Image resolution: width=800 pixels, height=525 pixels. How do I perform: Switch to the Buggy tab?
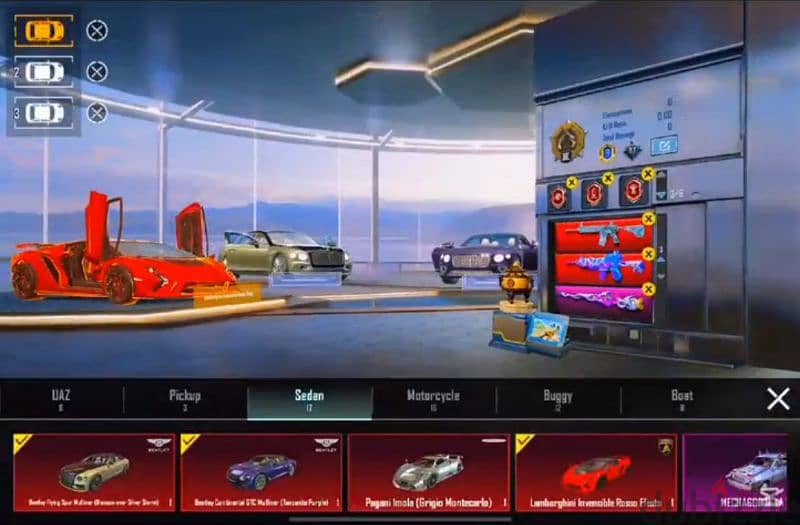pyautogui.click(x=557, y=399)
